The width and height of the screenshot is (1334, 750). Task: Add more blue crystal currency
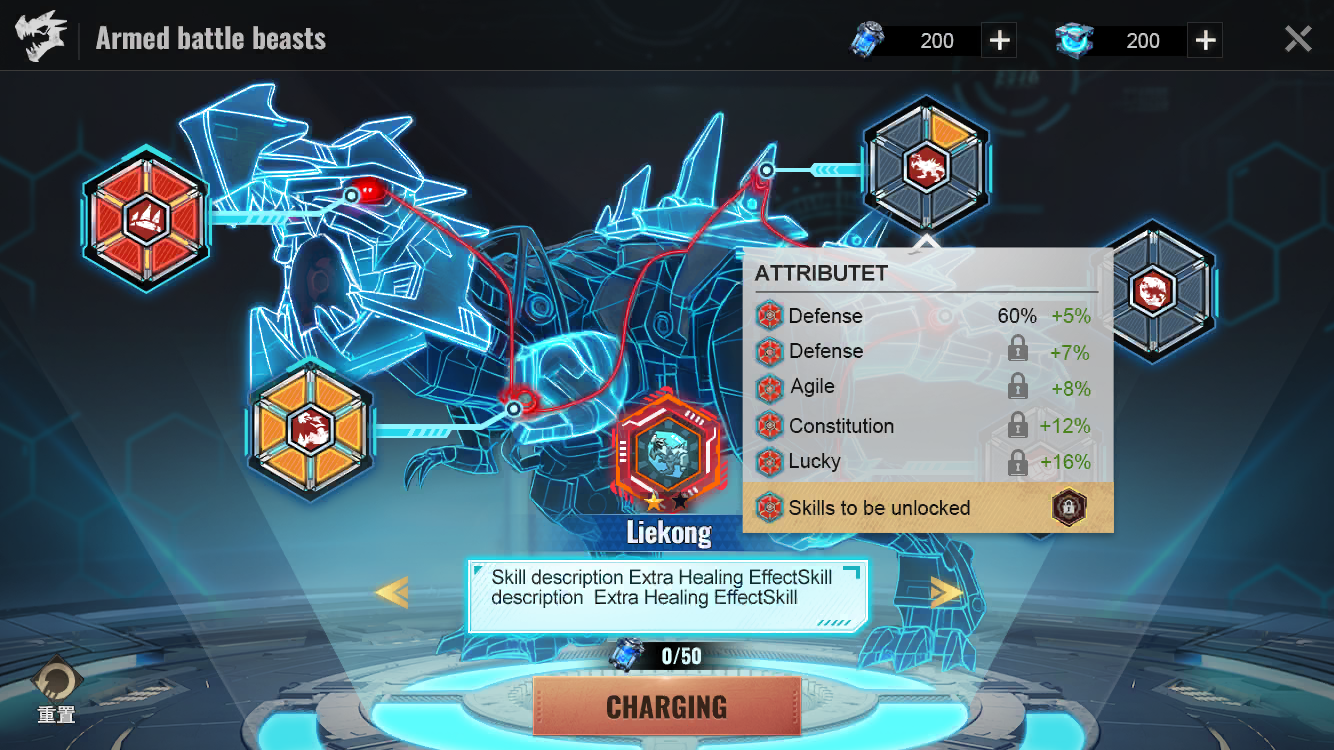[x=999, y=41]
